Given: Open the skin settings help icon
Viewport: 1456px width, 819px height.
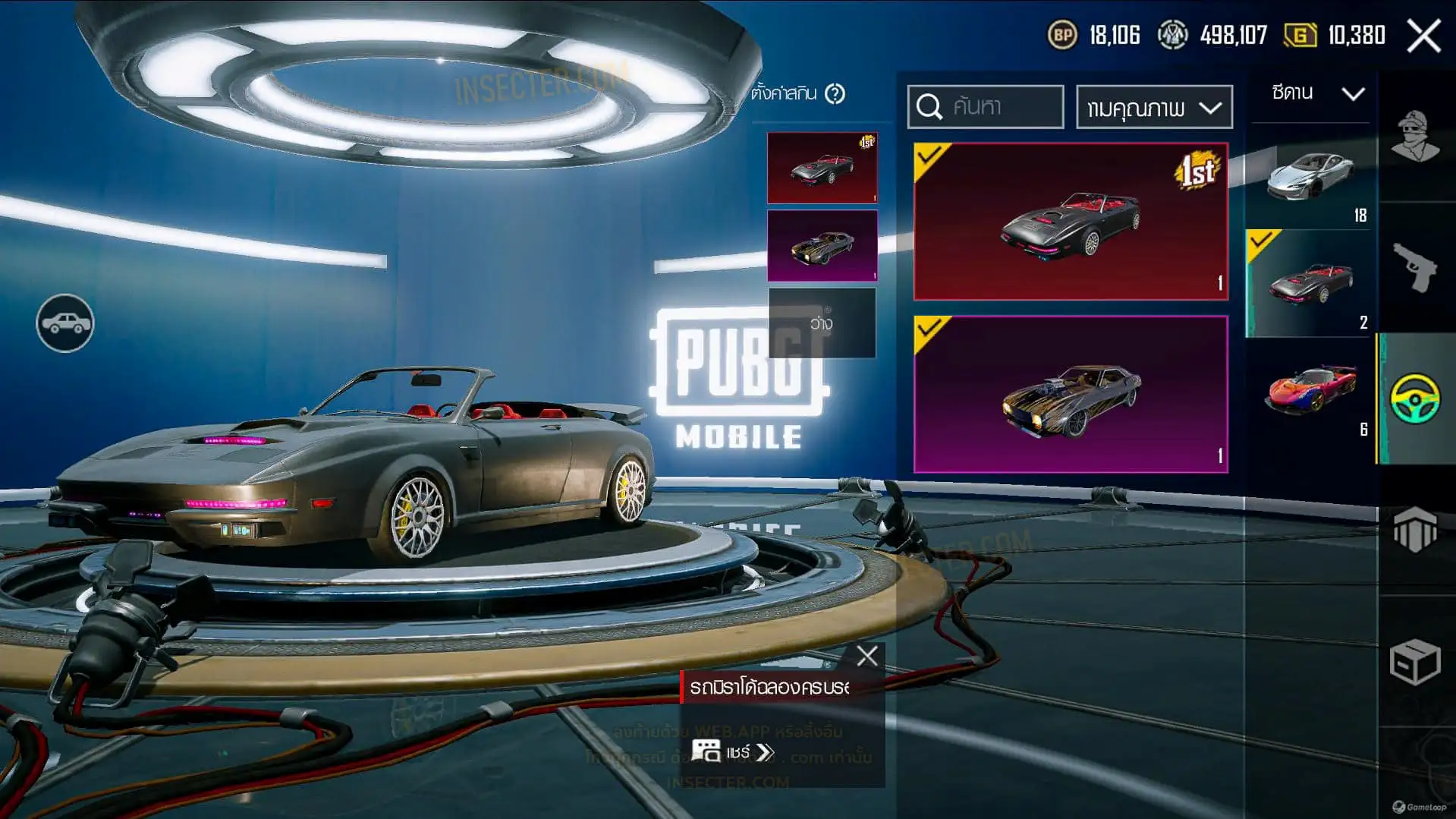Looking at the screenshot, I should pos(835,94).
